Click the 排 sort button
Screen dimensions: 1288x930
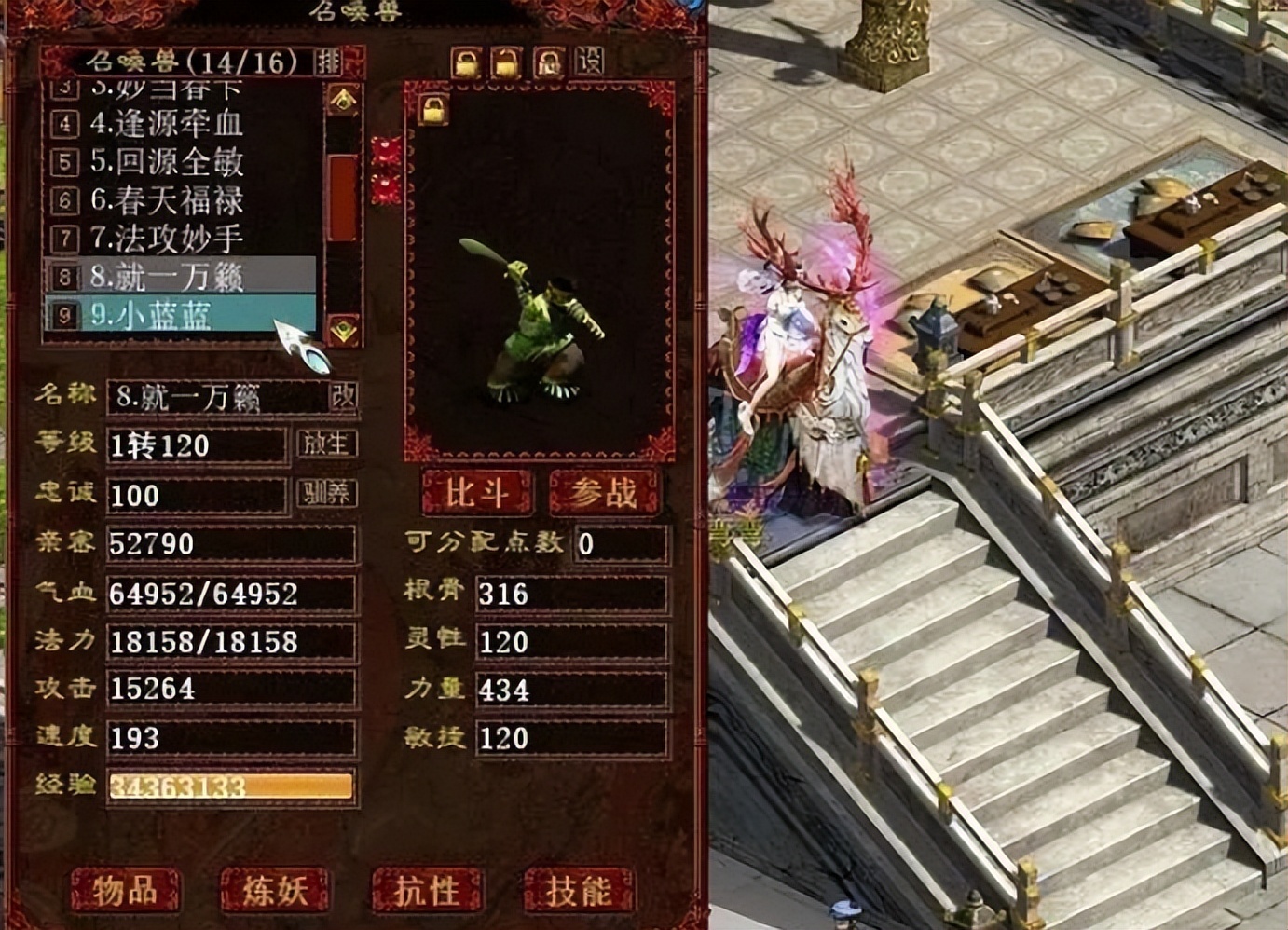pos(328,62)
